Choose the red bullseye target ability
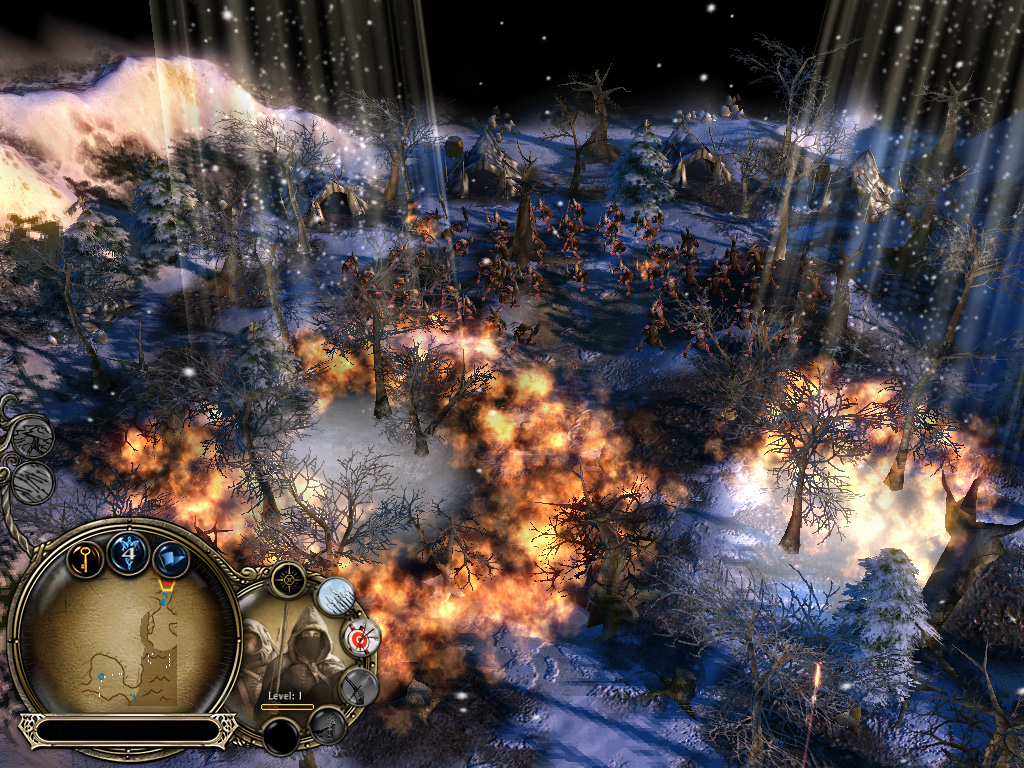The height and width of the screenshot is (768, 1024). point(361,635)
